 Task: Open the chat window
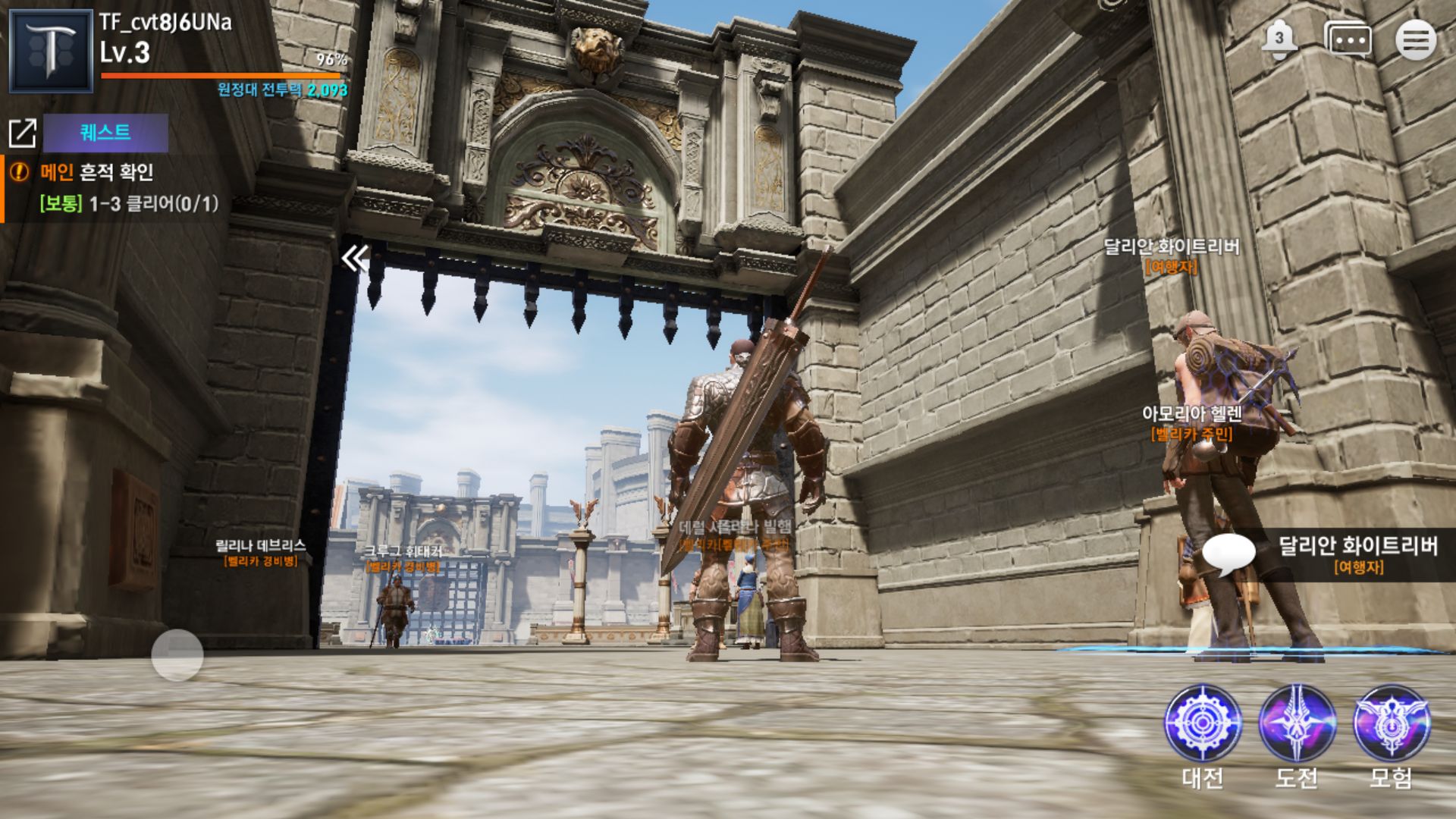click(1348, 40)
